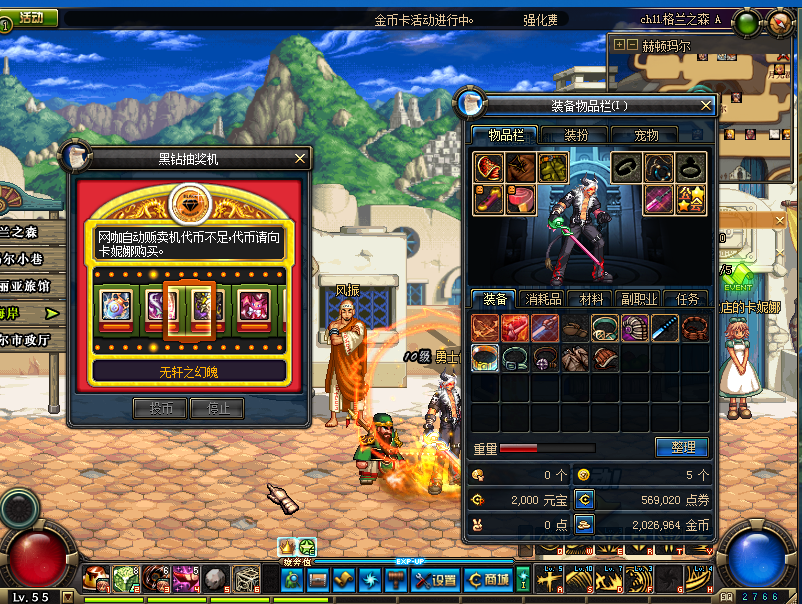Click the 活动 events button
This screenshot has width=802, height=604.
(x=29, y=17)
